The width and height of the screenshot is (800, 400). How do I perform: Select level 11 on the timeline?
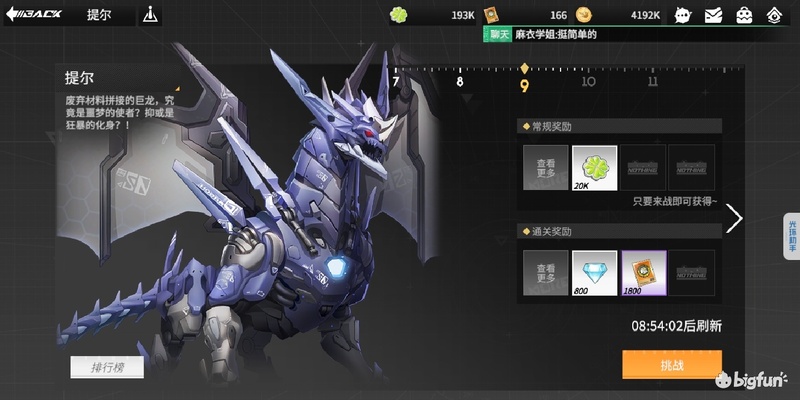pos(652,82)
